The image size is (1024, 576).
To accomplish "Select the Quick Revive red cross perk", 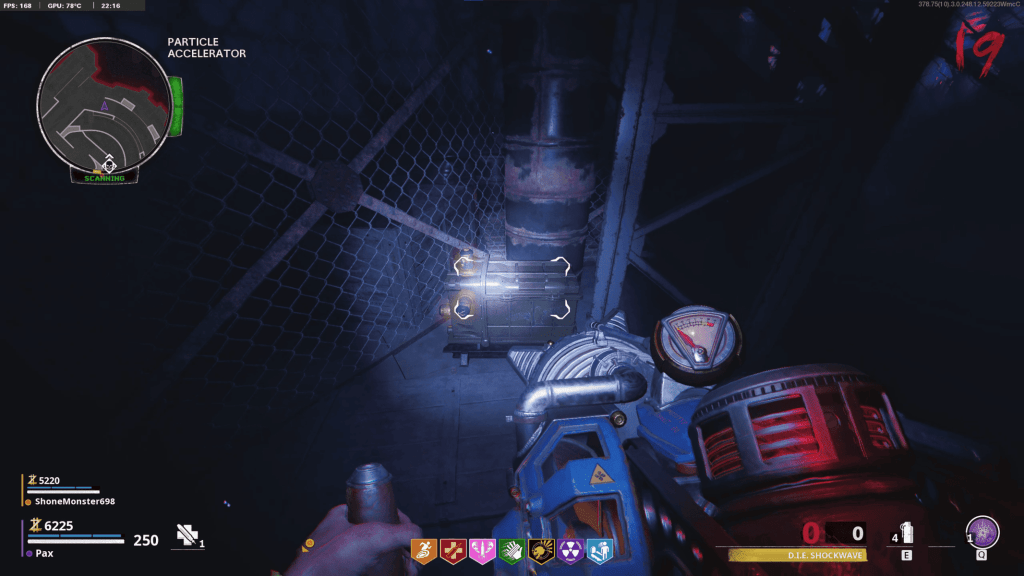I will (453, 549).
